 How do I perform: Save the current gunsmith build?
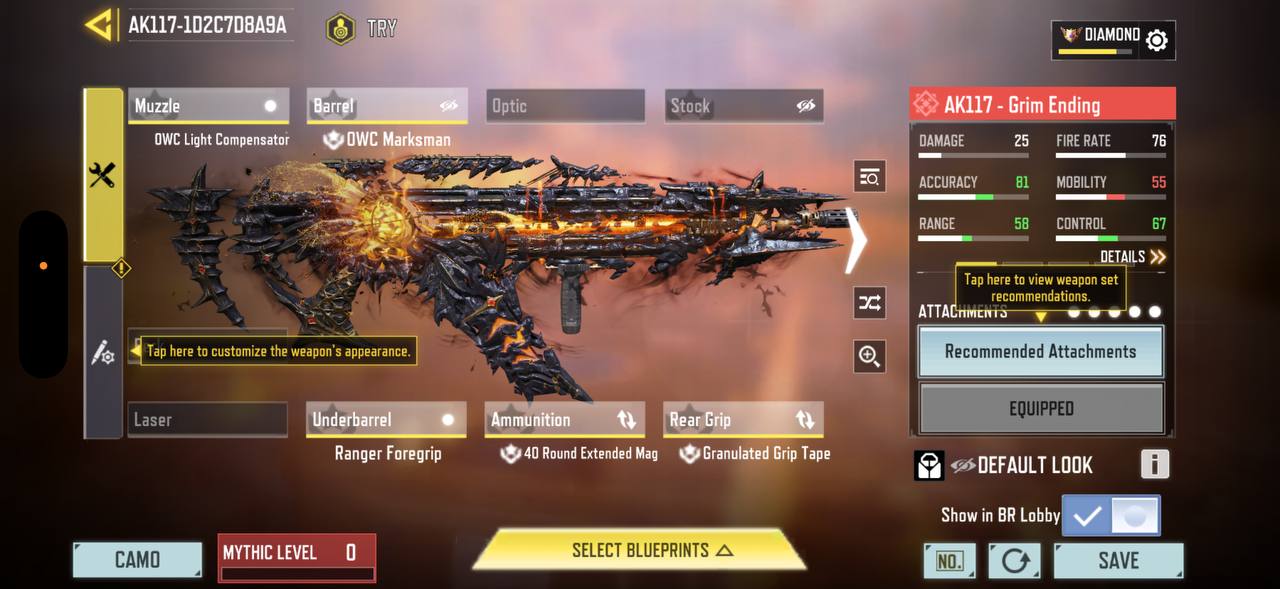[1118, 561]
